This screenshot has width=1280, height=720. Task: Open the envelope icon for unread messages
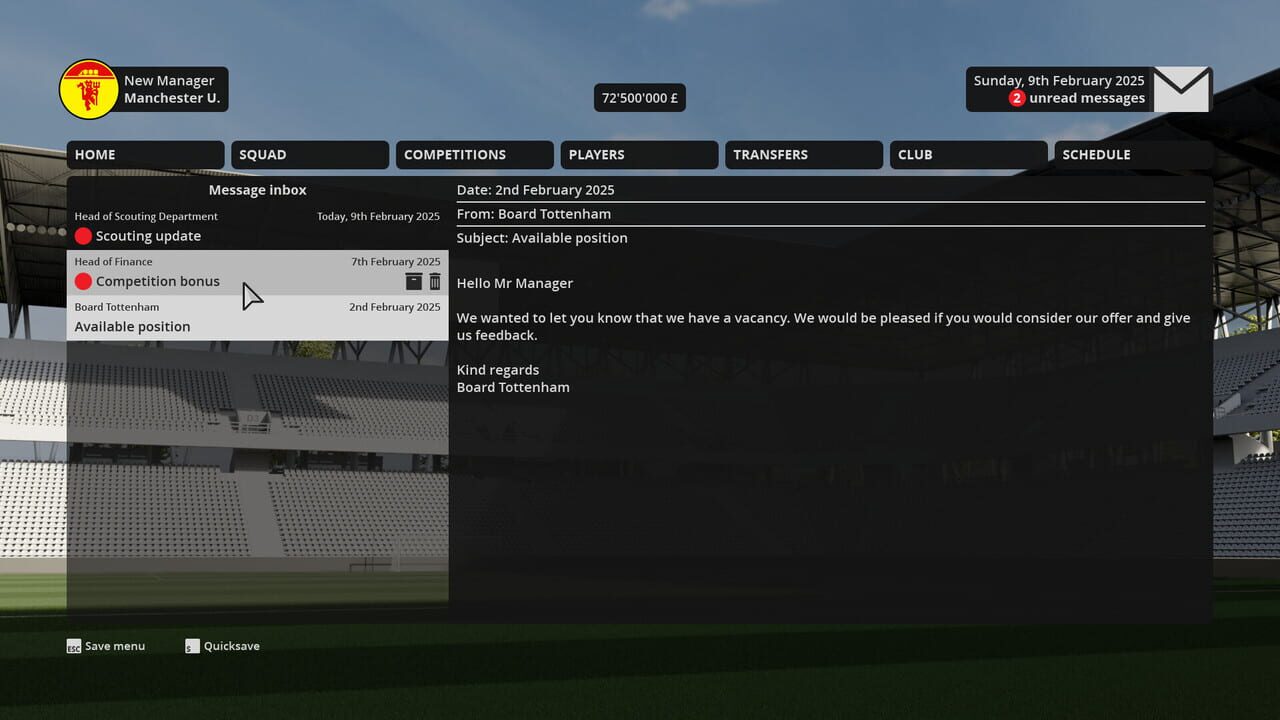(x=1182, y=89)
